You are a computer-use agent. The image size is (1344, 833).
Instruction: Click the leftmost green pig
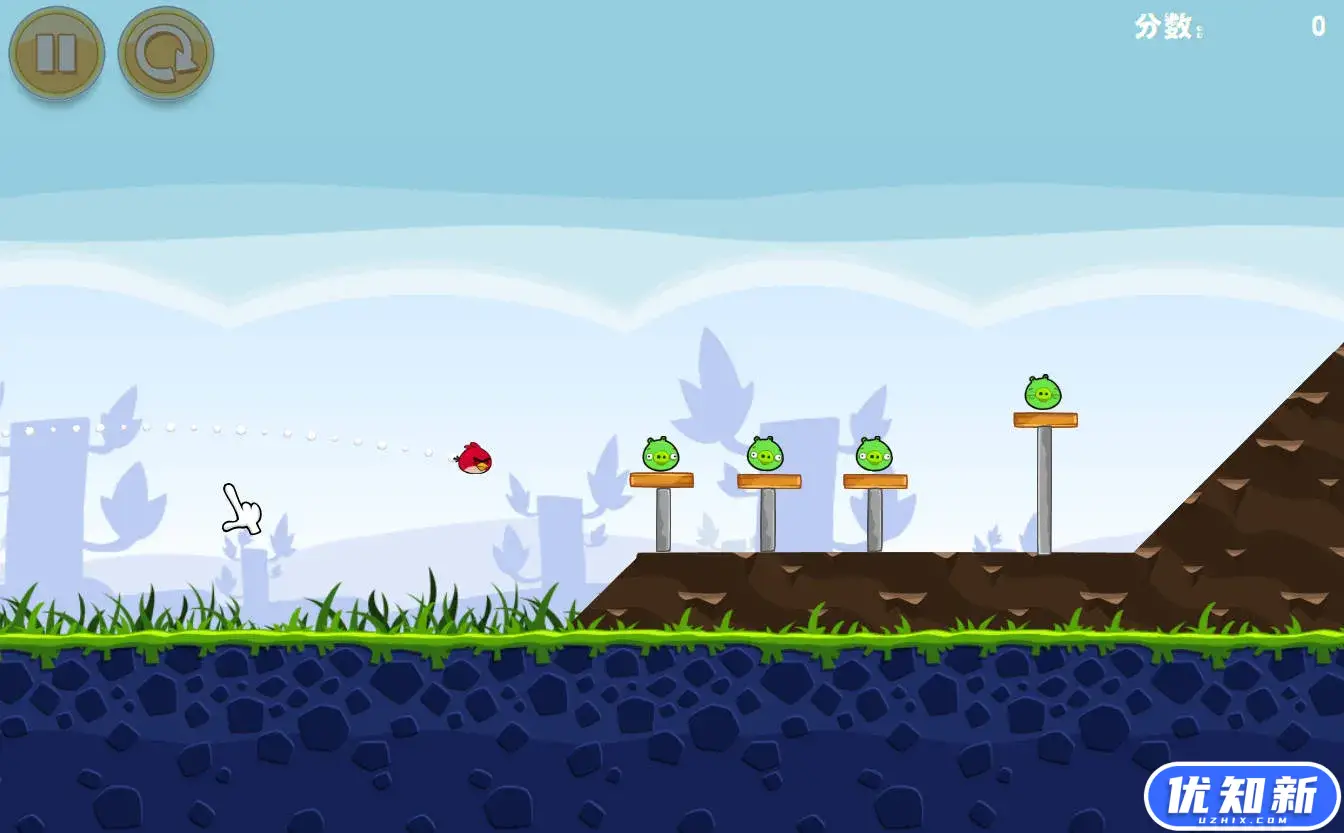[x=660, y=454]
